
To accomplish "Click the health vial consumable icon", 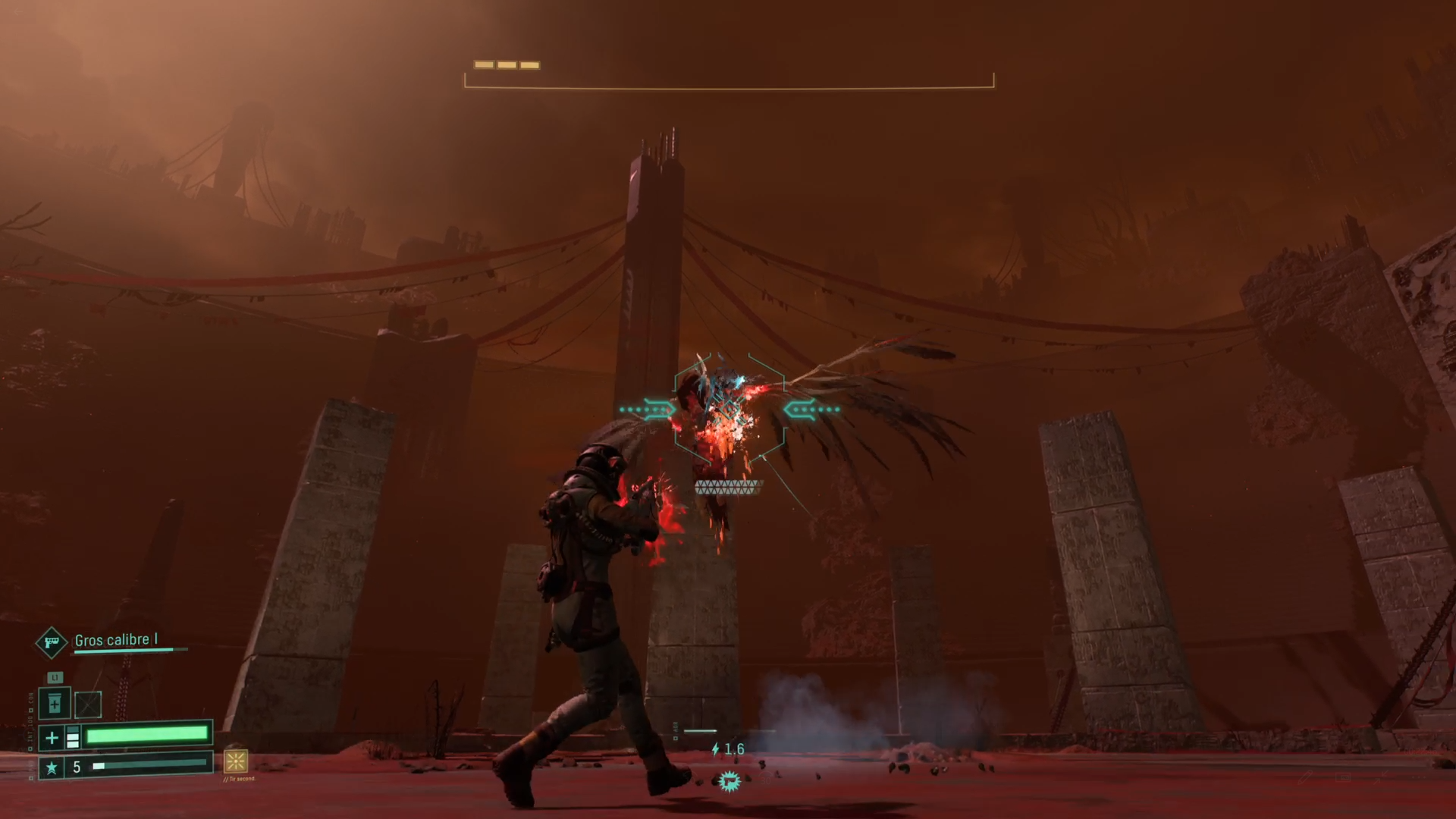I will [x=55, y=702].
